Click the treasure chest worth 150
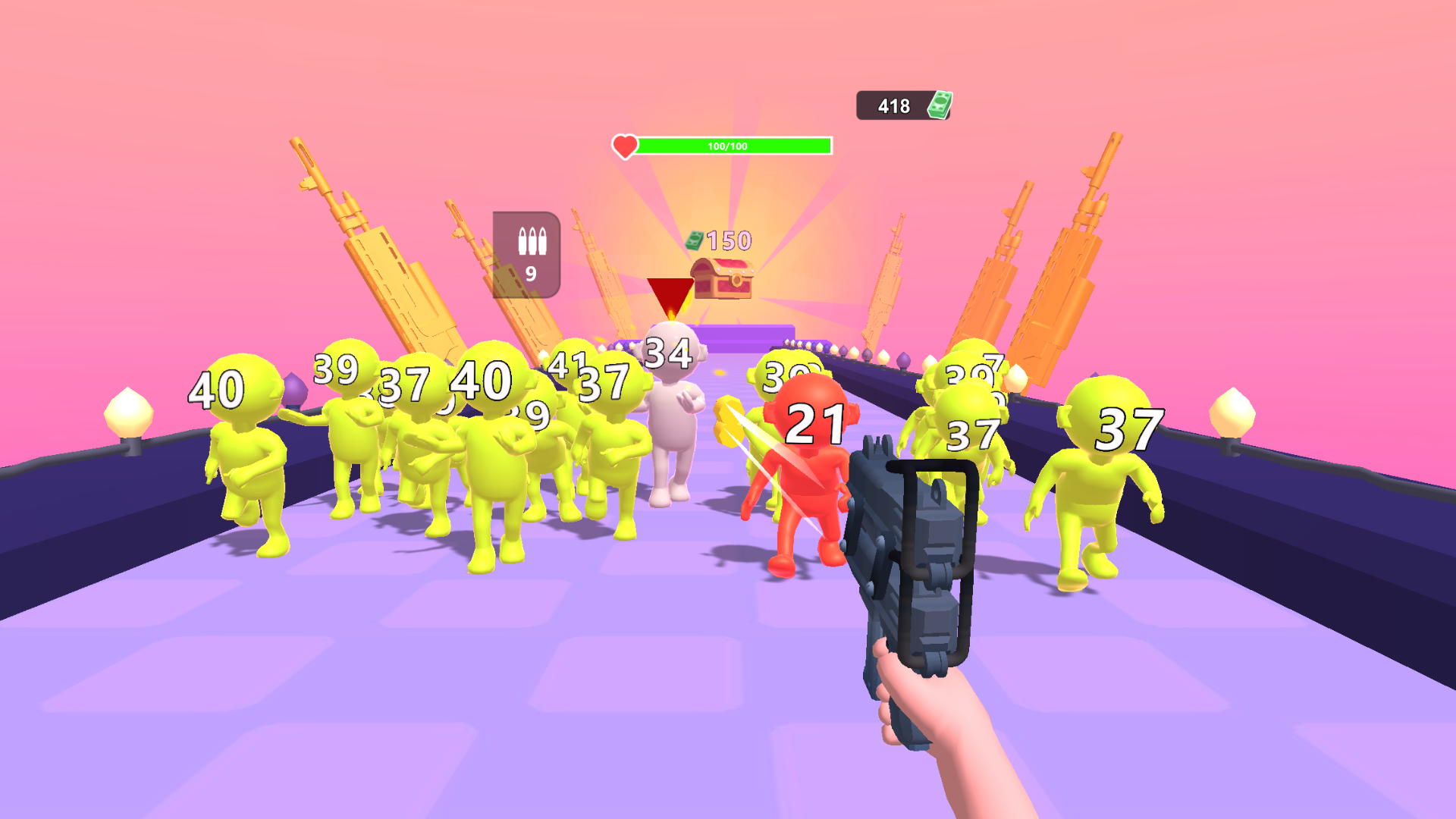Viewport: 1456px width, 819px height. click(722, 277)
